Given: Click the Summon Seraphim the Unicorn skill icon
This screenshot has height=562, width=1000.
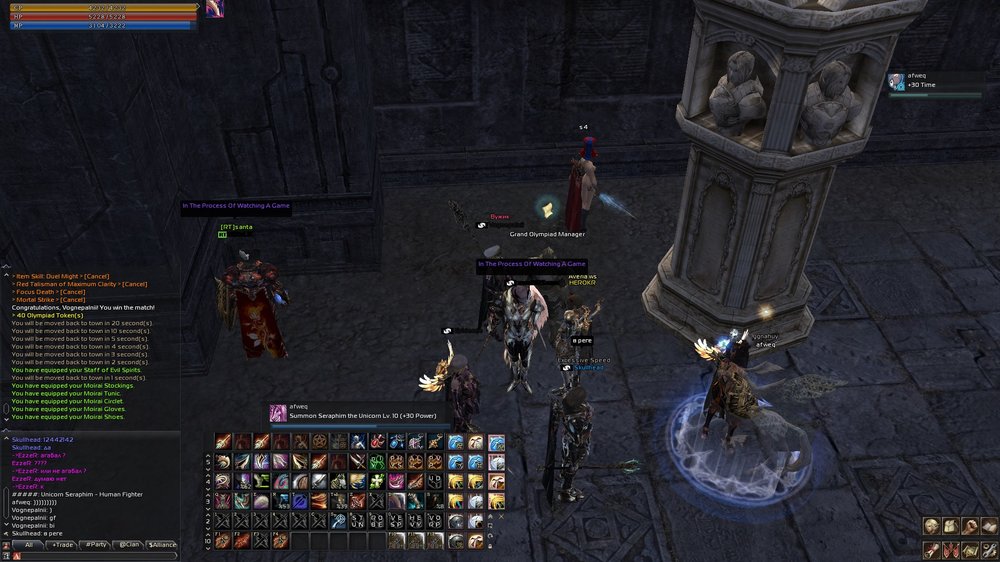Looking at the screenshot, I should point(277,412).
